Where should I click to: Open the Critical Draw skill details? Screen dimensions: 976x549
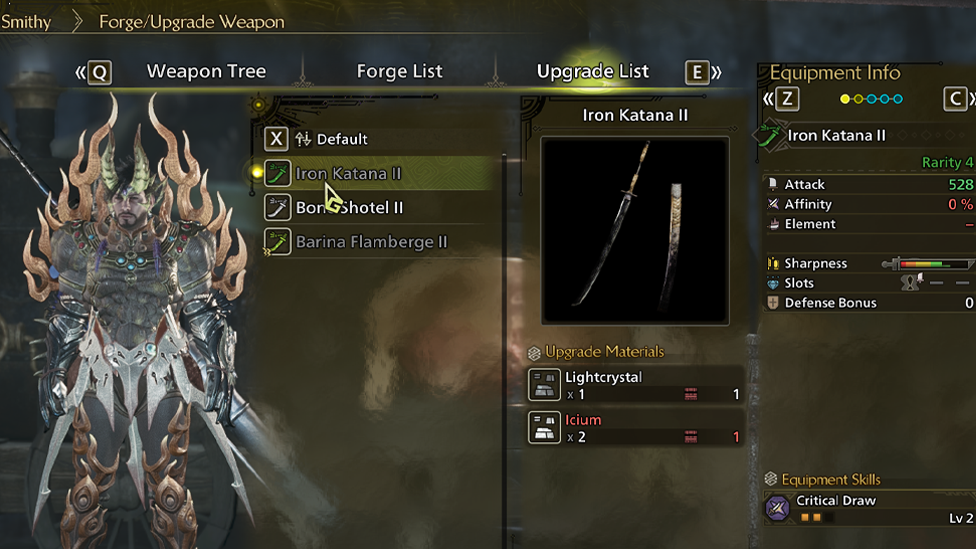[868, 509]
